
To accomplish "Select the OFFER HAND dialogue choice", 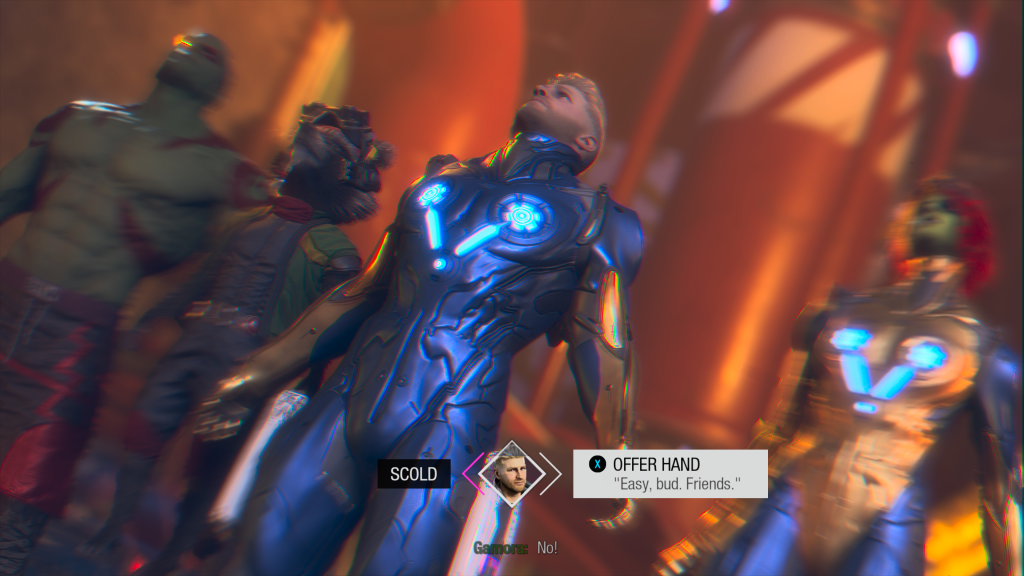I will [669, 474].
